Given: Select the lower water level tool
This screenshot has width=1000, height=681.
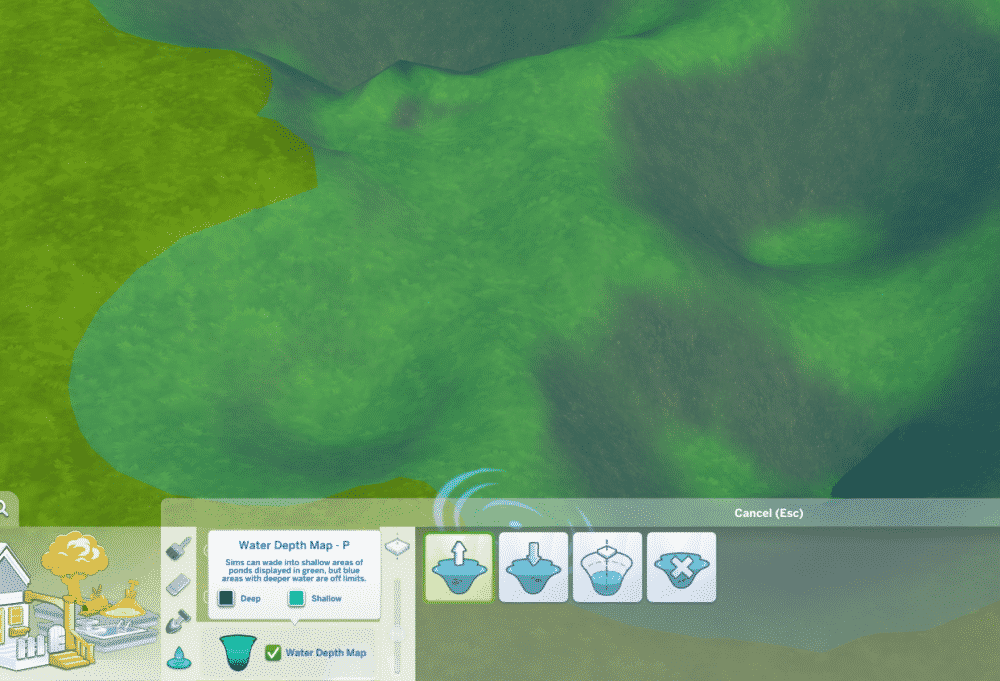Looking at the screenshot, I should (533, 567).
